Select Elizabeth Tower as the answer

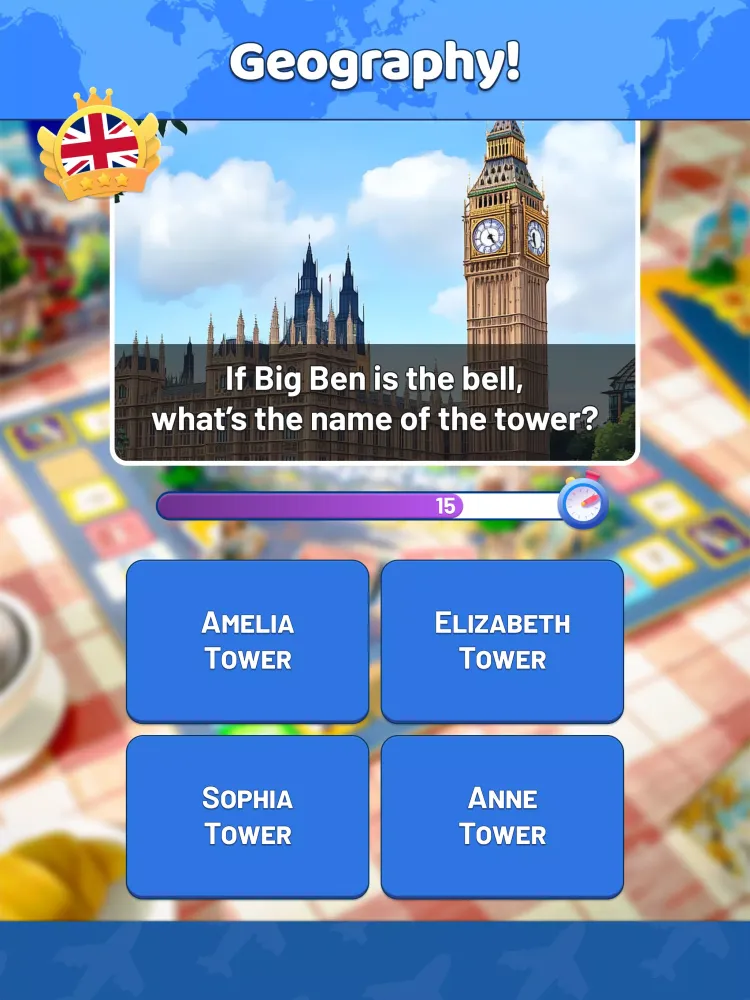point(502,640)
